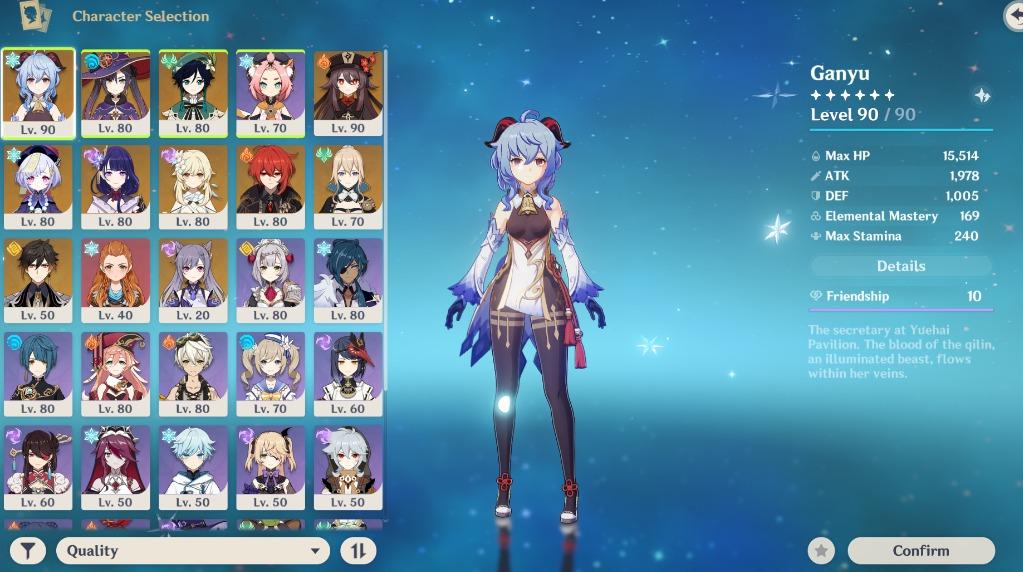This screenshot has height=572, width=1023.
Task: Open Ganyu's Details panel
Action: coord(901,266)
